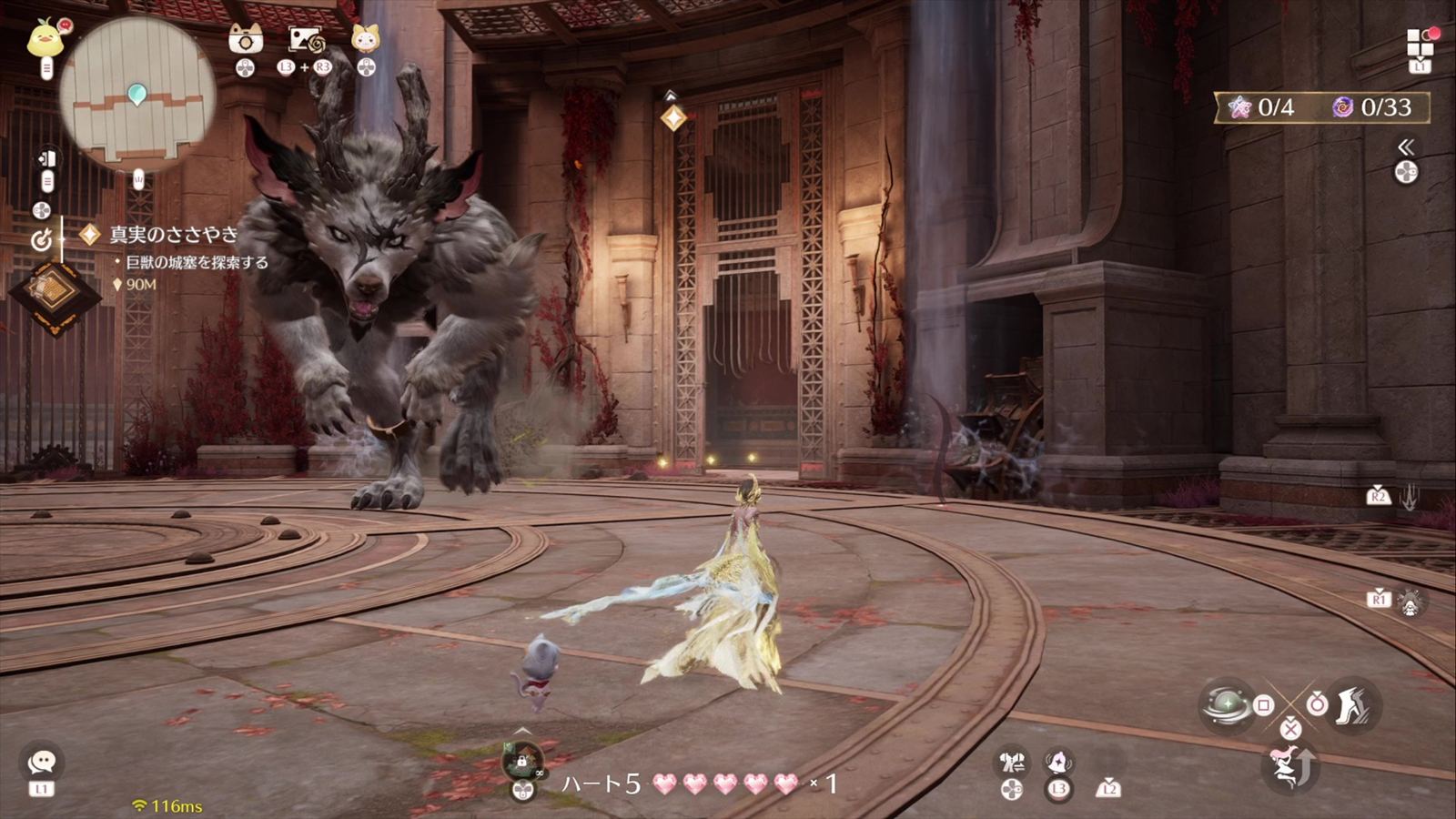Open the circular minimap
Screen dimensions: 1456x819
coord(137,94)
